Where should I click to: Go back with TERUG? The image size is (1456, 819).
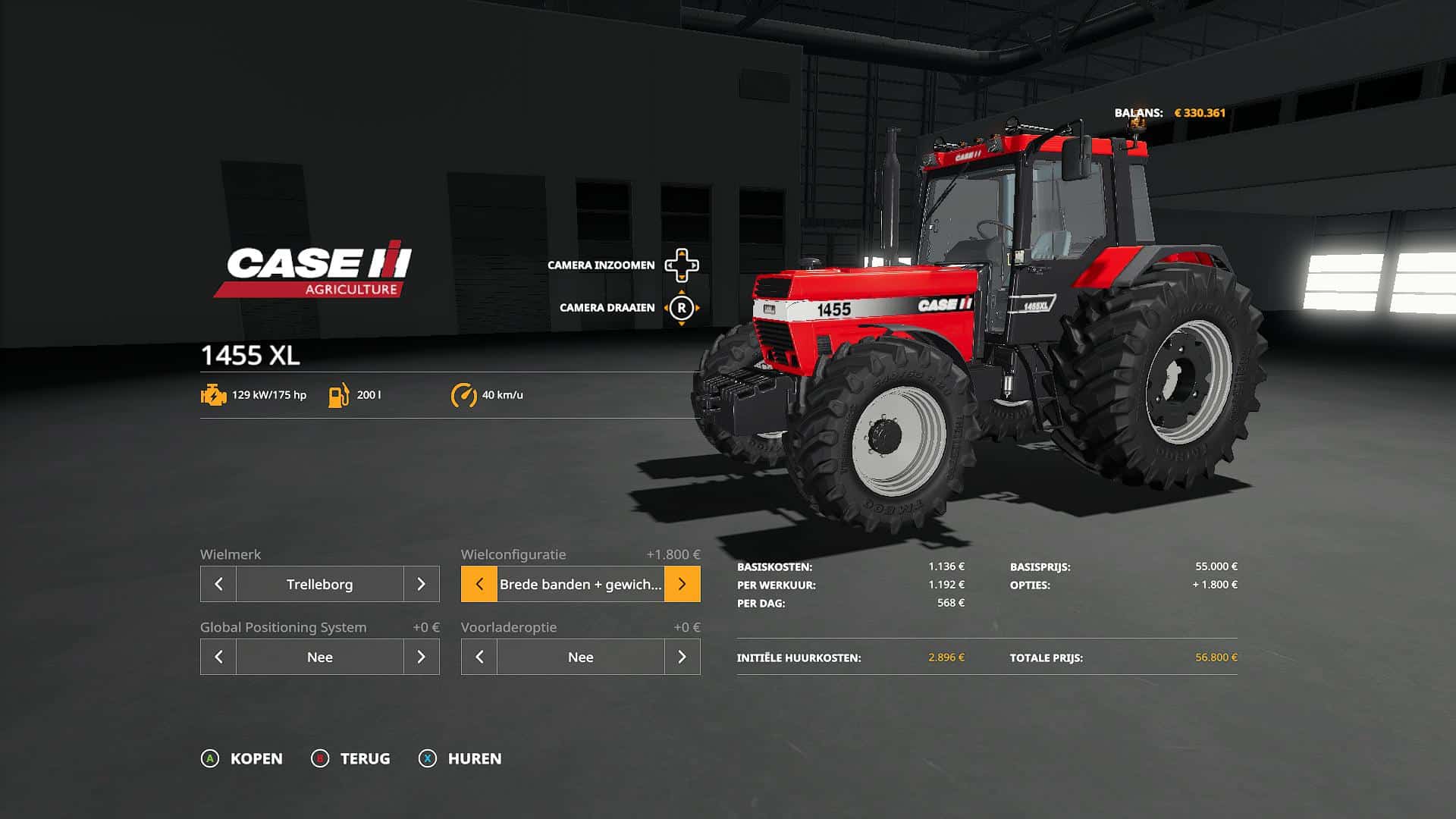(351, 758)
